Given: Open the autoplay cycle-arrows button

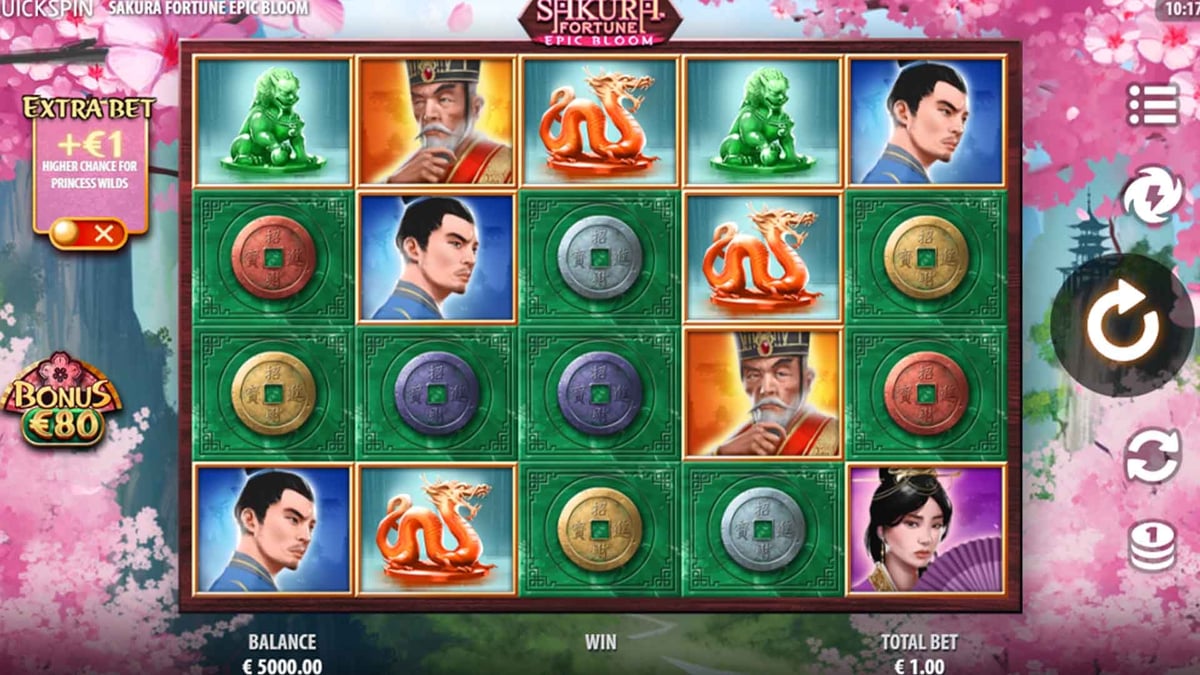Looking at the screenshot, I should click(x=1153, y=456).
